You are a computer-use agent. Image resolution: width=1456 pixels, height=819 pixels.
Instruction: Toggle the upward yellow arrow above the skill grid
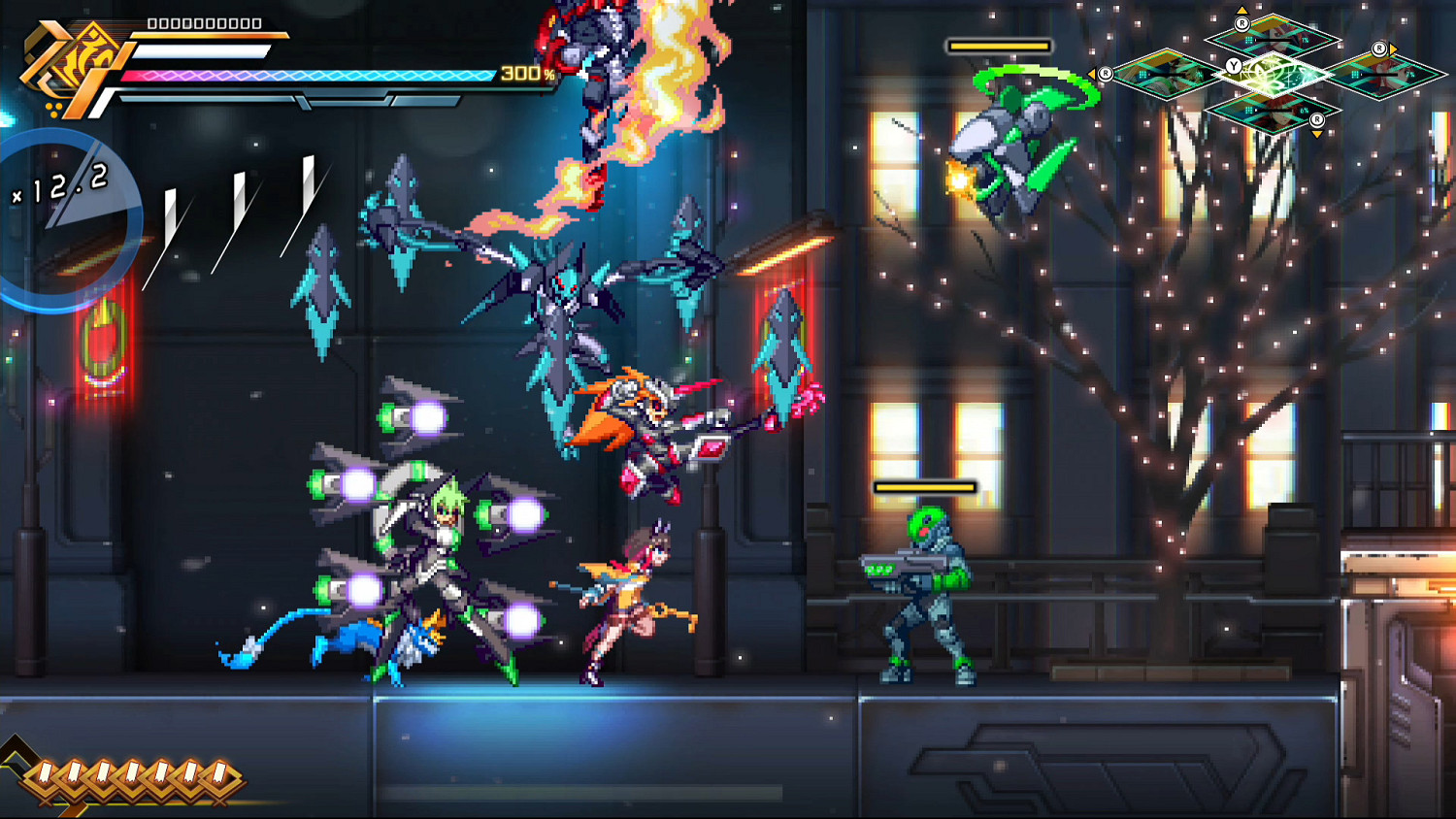point(1242,9)
